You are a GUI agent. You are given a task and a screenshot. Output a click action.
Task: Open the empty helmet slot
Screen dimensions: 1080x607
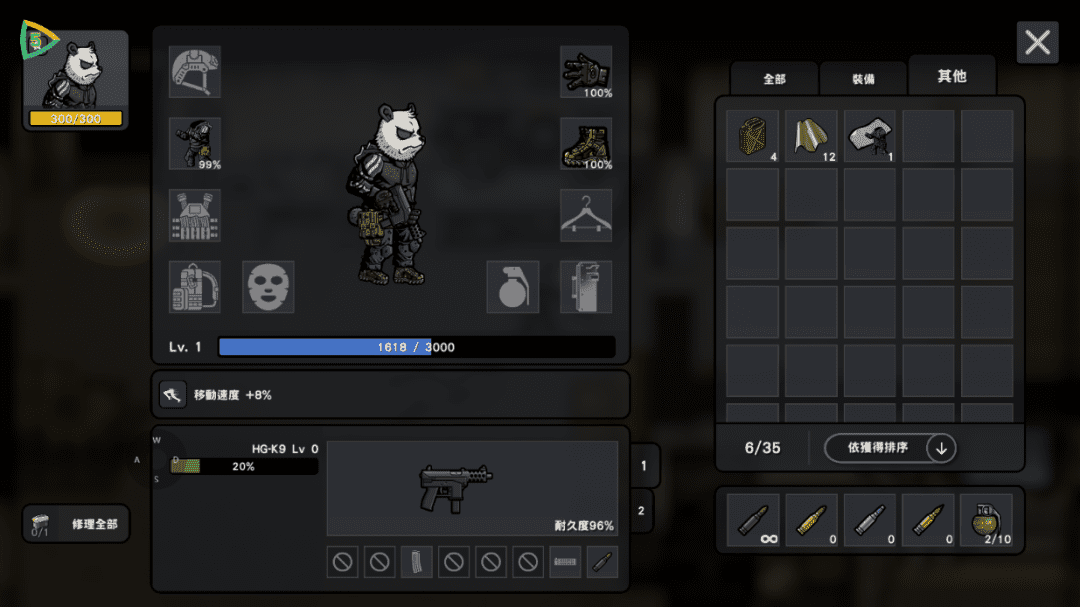pos(195,72)
